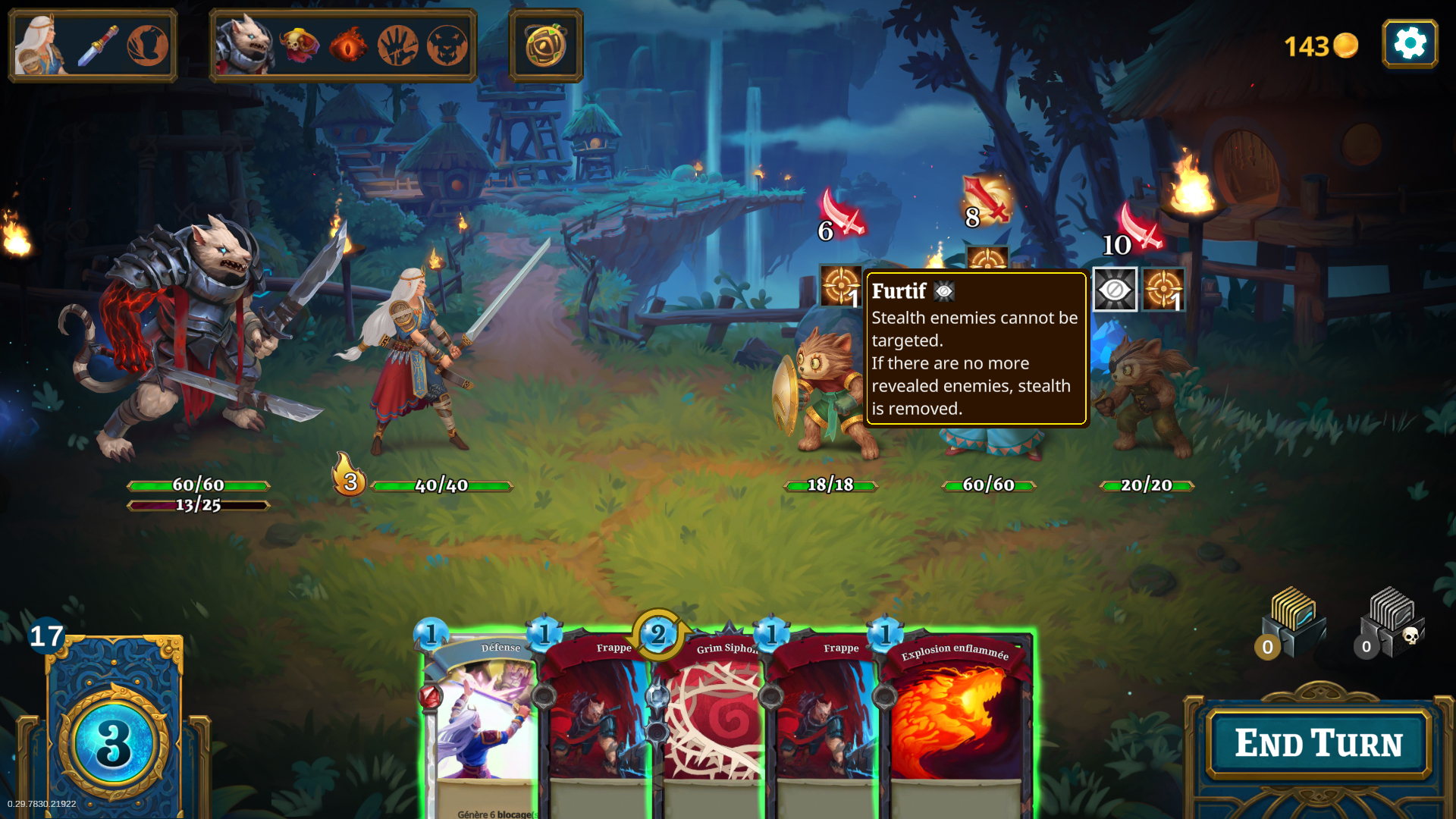View the handprint ability icon

click(397, 45)
